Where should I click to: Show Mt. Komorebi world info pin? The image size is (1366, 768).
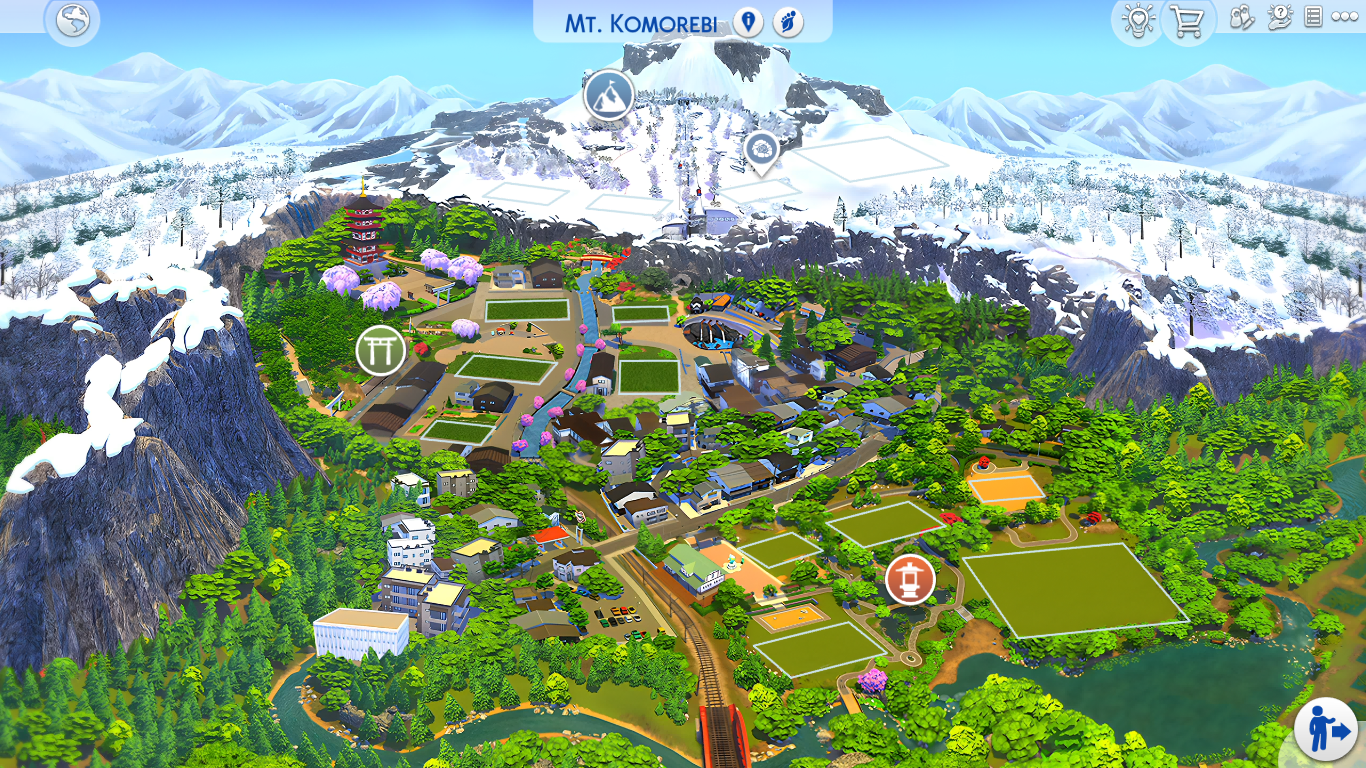tap(747, 22)
